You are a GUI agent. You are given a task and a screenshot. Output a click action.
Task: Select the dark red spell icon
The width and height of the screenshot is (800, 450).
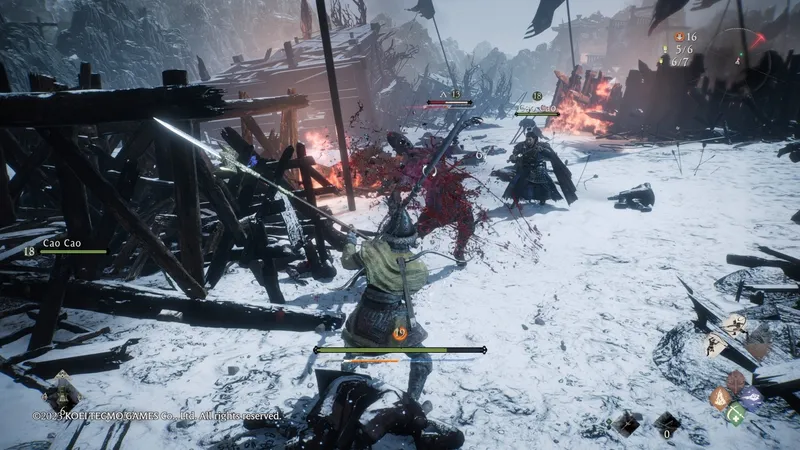736,382
